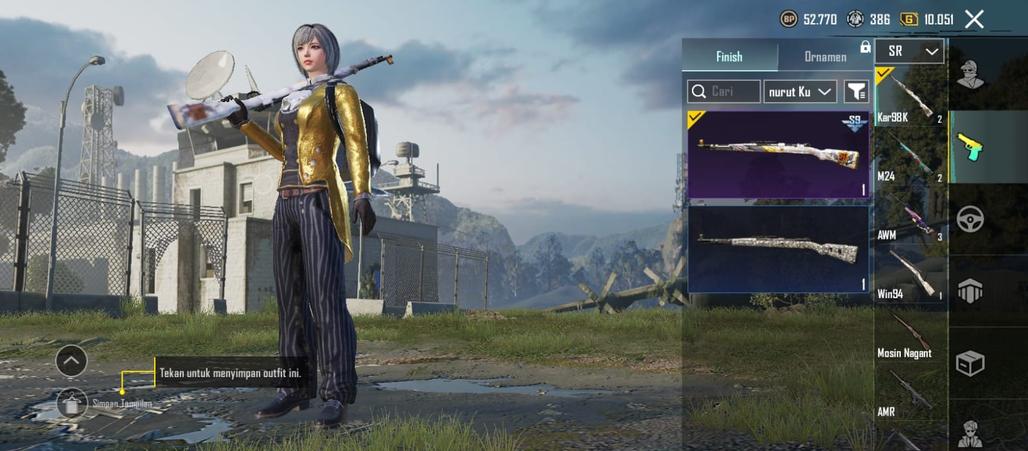Open the Ornamen tab
The height and width of the screenshot is (451, 1028).
pyautogui.click(x=825, y=57)
